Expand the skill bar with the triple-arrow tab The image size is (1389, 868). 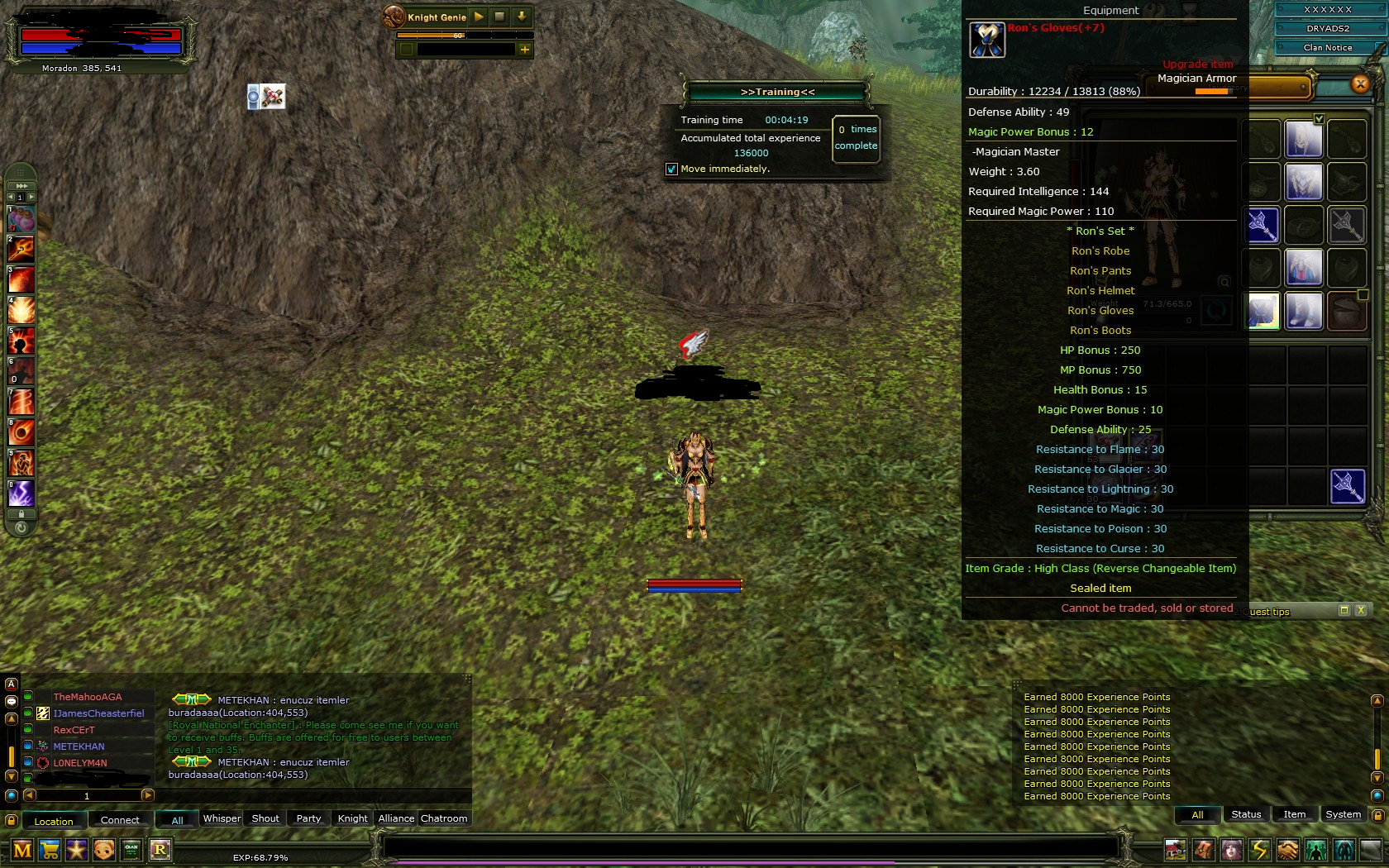point(20,186)
